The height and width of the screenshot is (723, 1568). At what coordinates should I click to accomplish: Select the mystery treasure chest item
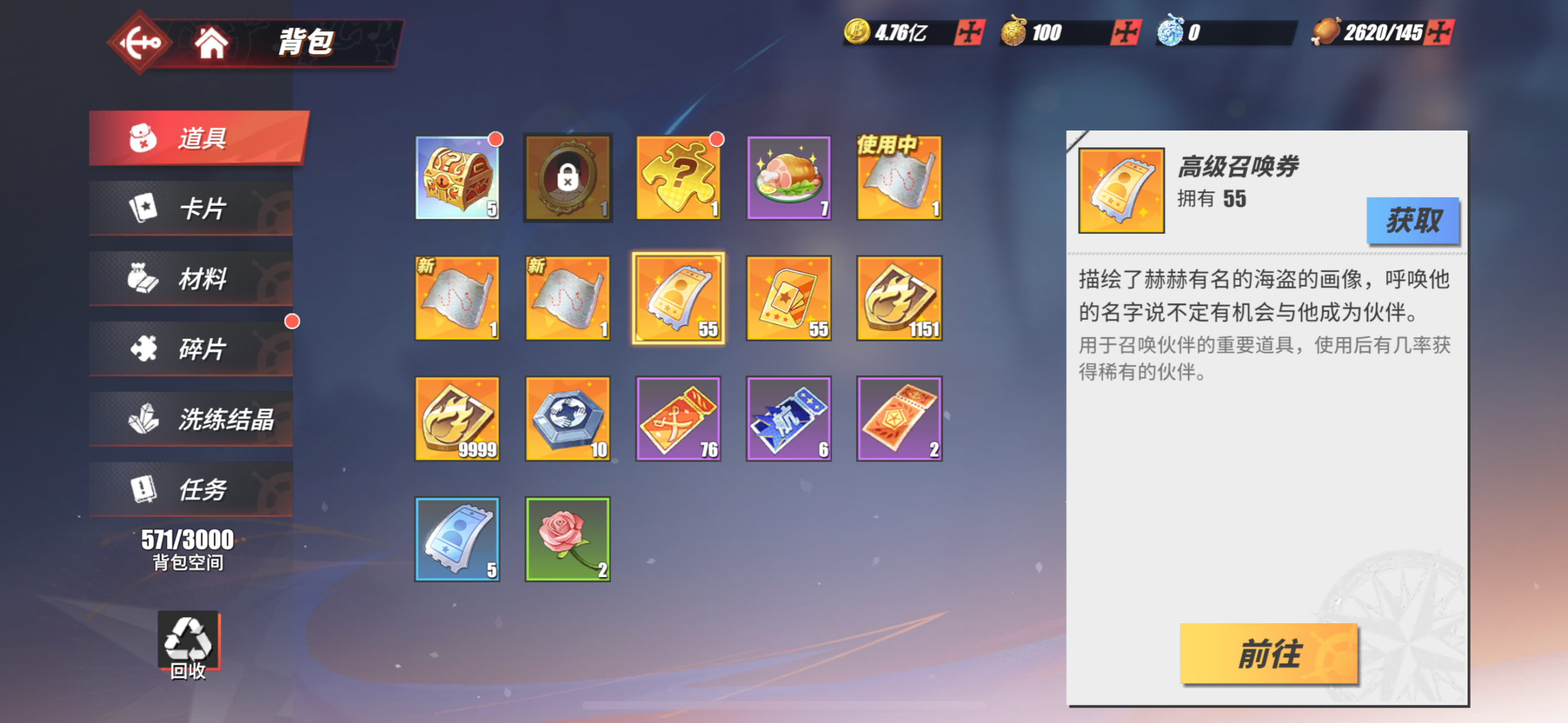(458, 178)
